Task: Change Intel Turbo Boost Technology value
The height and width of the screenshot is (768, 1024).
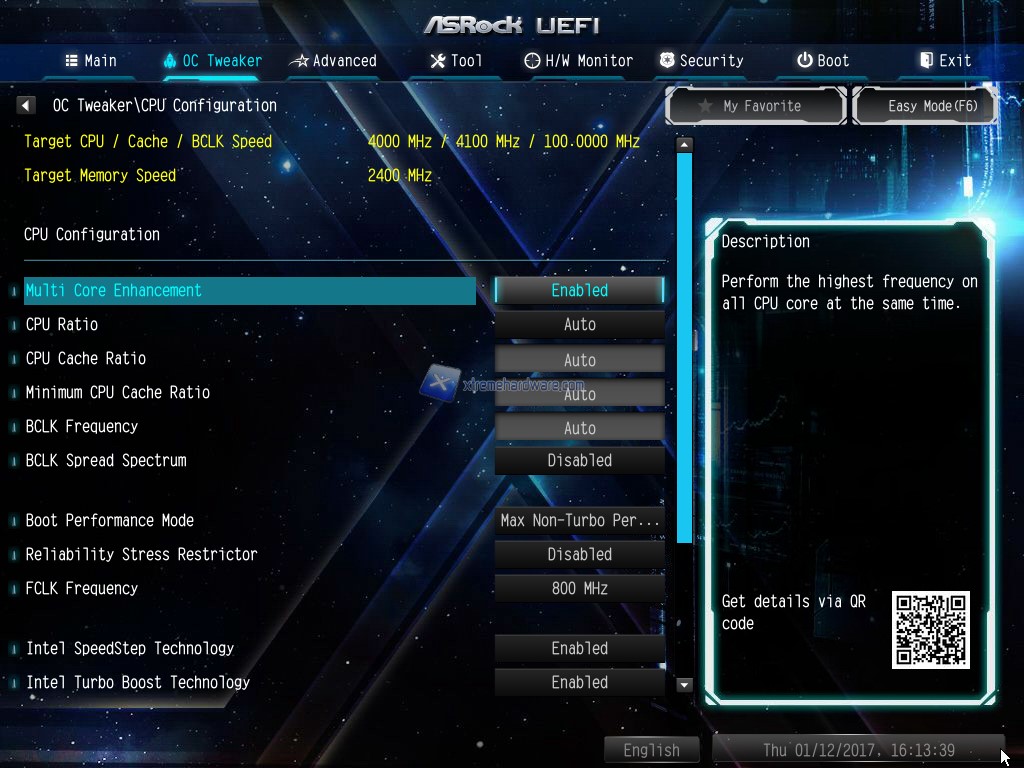Action: click(x=579, y=682)
